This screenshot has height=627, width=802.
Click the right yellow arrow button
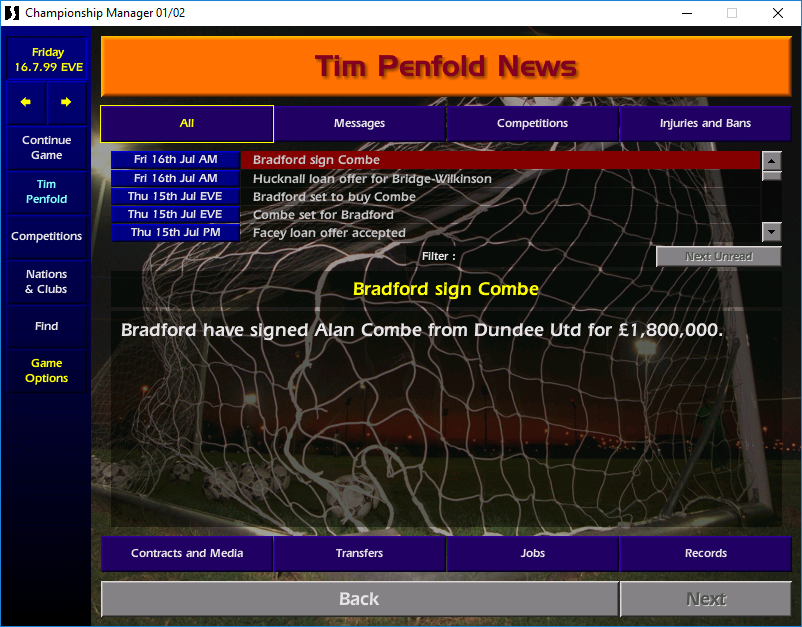point(66,102)
